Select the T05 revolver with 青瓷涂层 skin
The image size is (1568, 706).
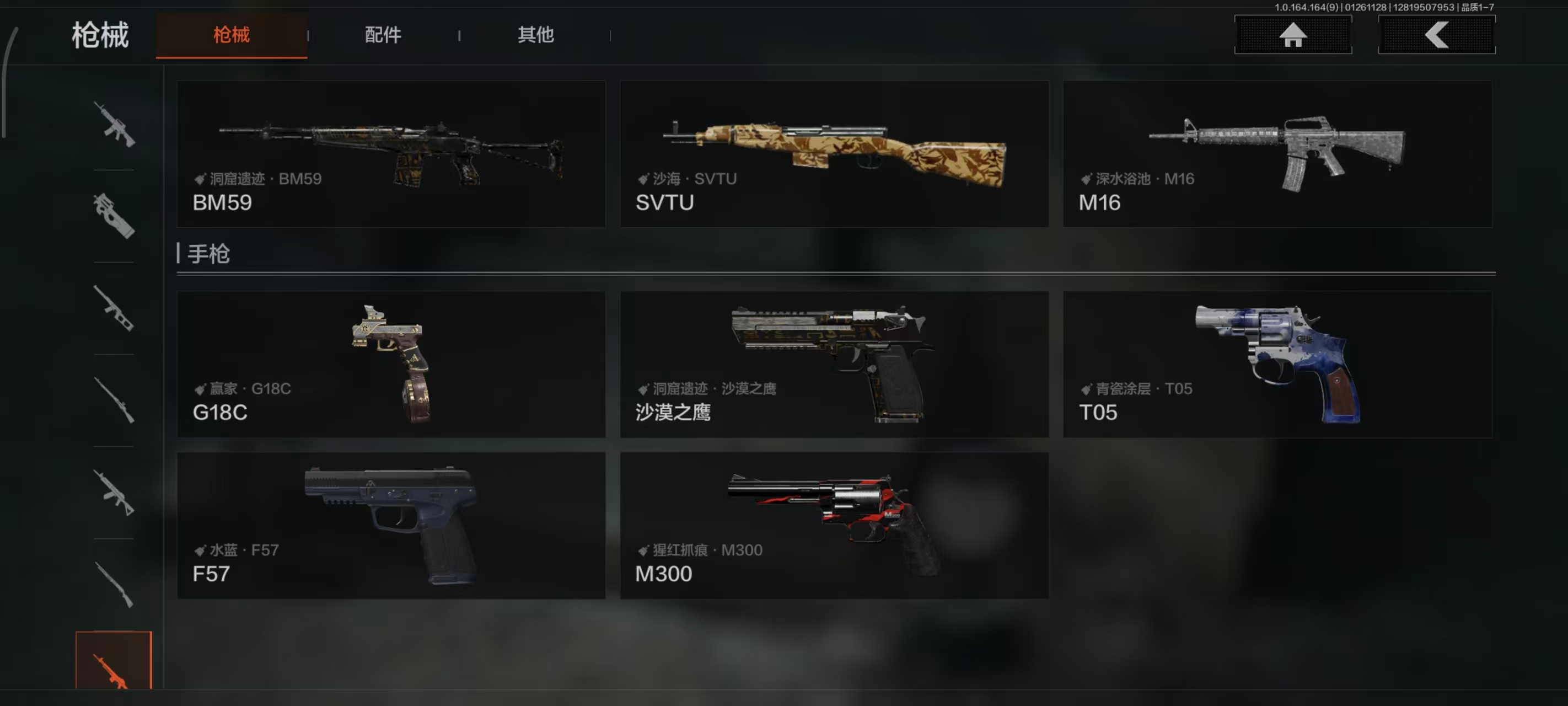pyautogui.click(x=1277, y=364)
